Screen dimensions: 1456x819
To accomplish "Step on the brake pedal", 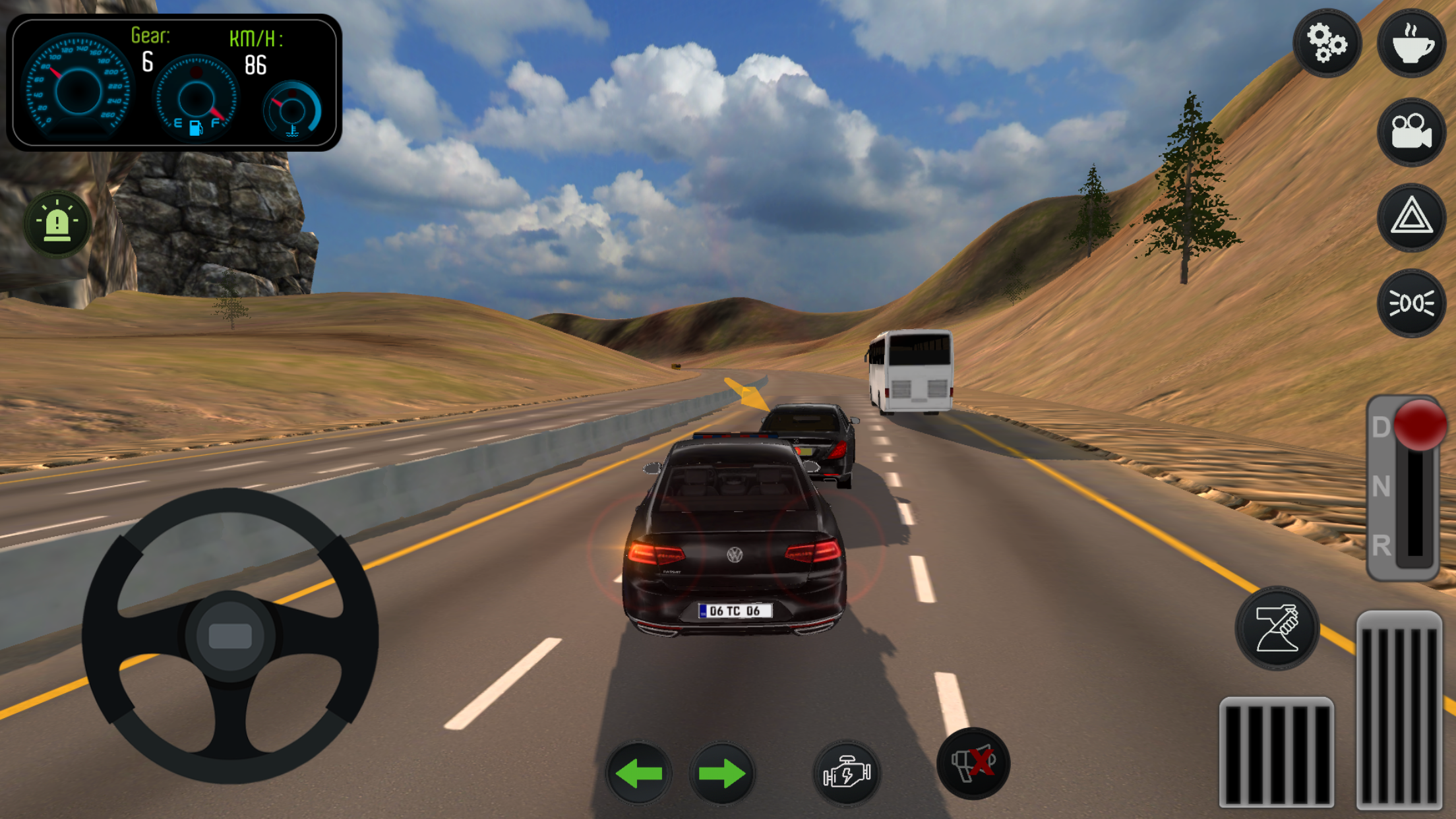I will 1276,752.
